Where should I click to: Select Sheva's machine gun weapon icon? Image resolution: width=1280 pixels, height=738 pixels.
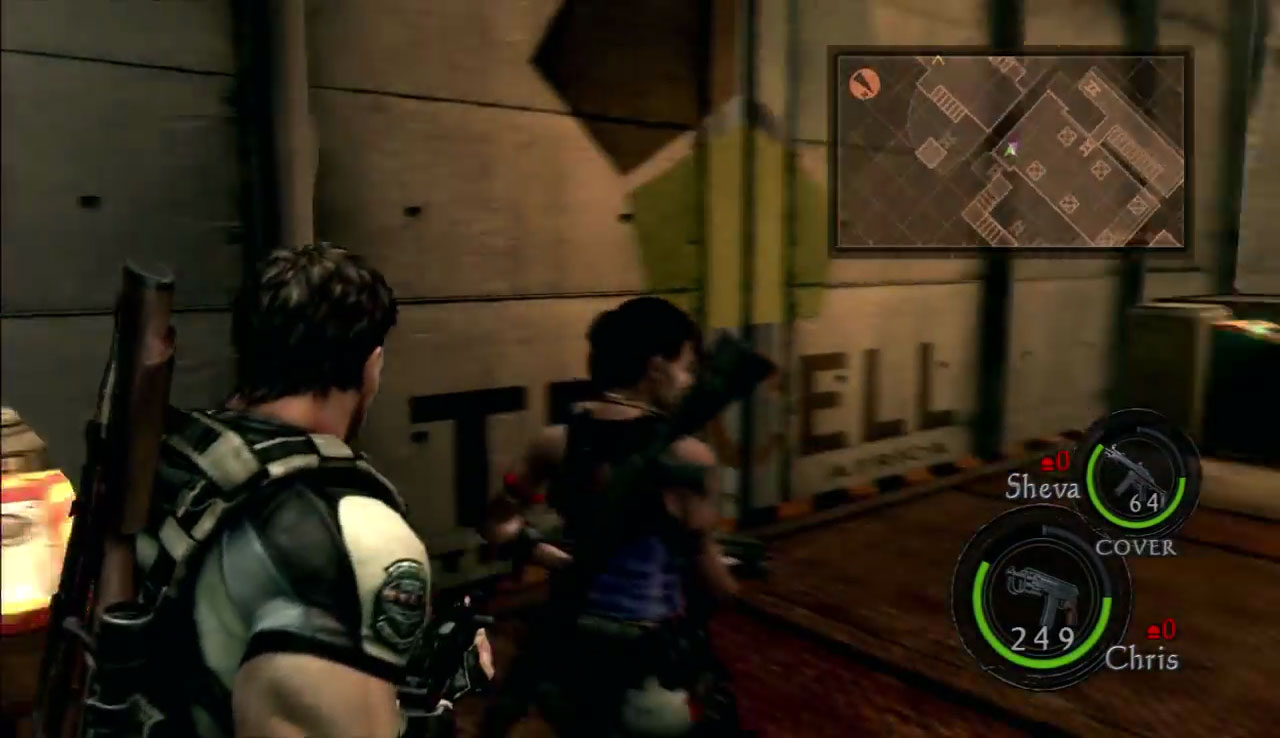[1138, 473]
